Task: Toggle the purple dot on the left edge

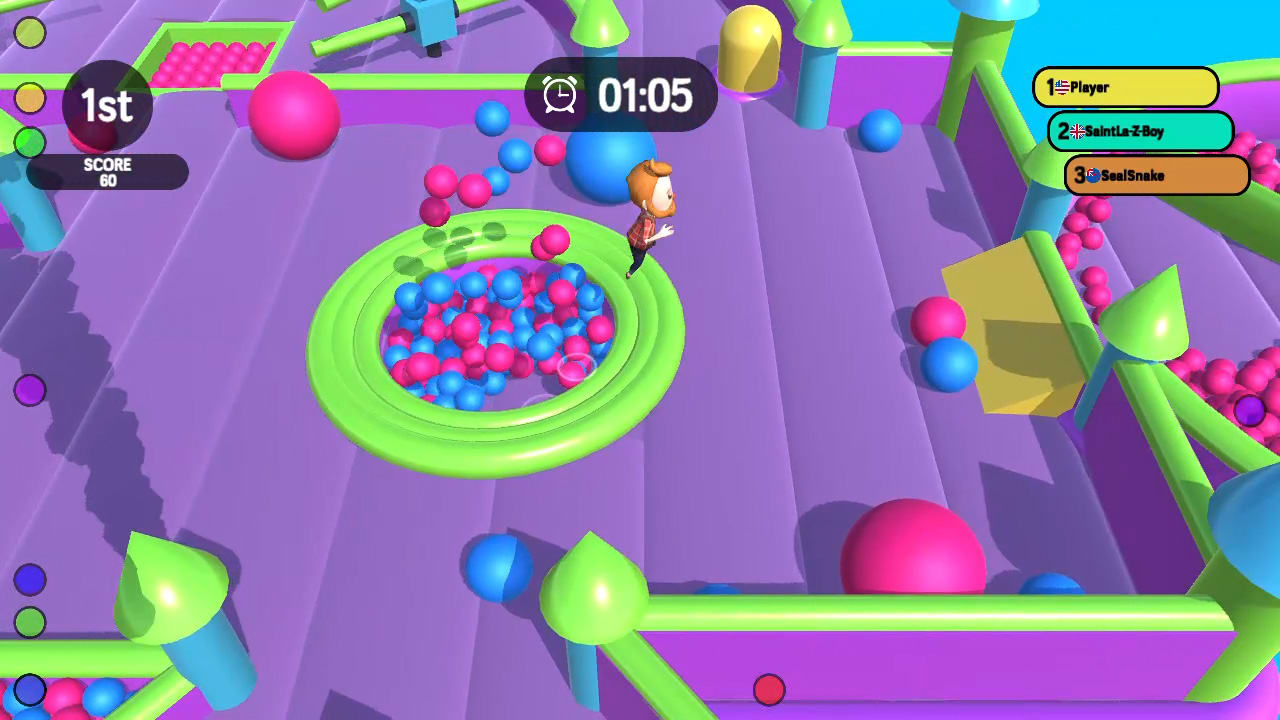Action: coord(28,392)
